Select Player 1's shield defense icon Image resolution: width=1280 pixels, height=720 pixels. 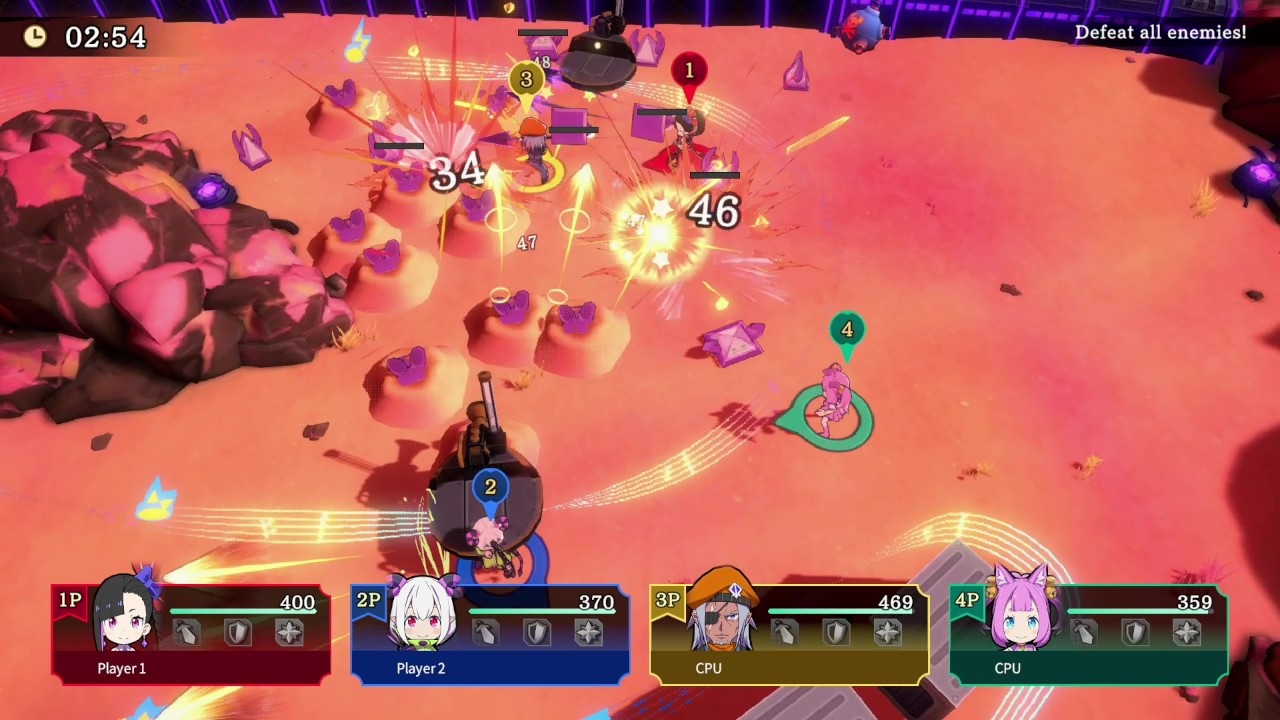pyautogui.click(x=237, y=632)
